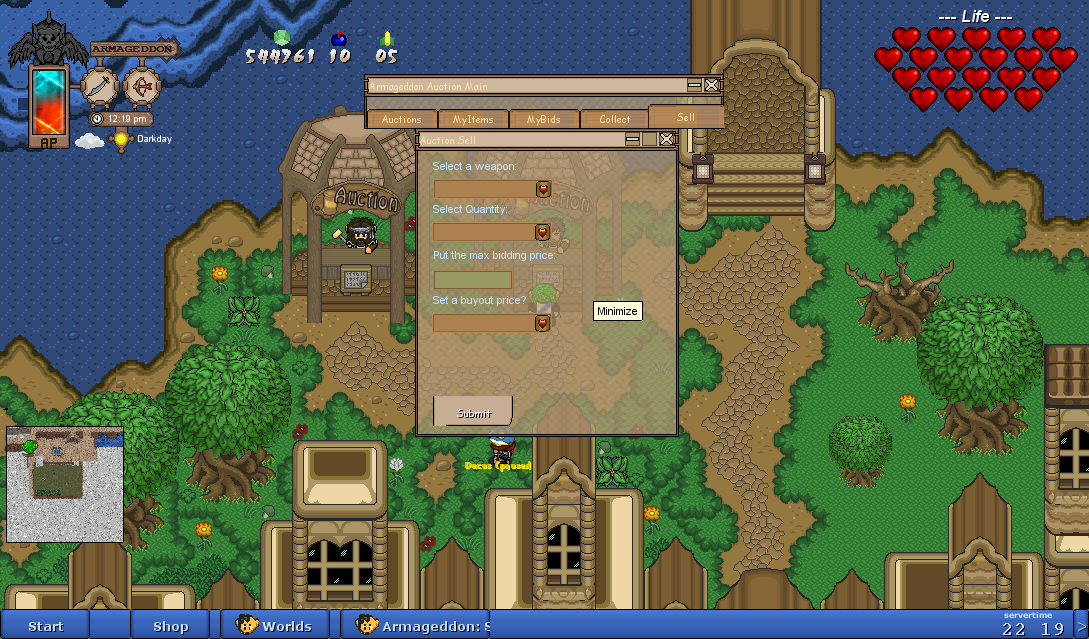Submit the auction sell form
The image size is (1089, 639).
coord(473,412)
